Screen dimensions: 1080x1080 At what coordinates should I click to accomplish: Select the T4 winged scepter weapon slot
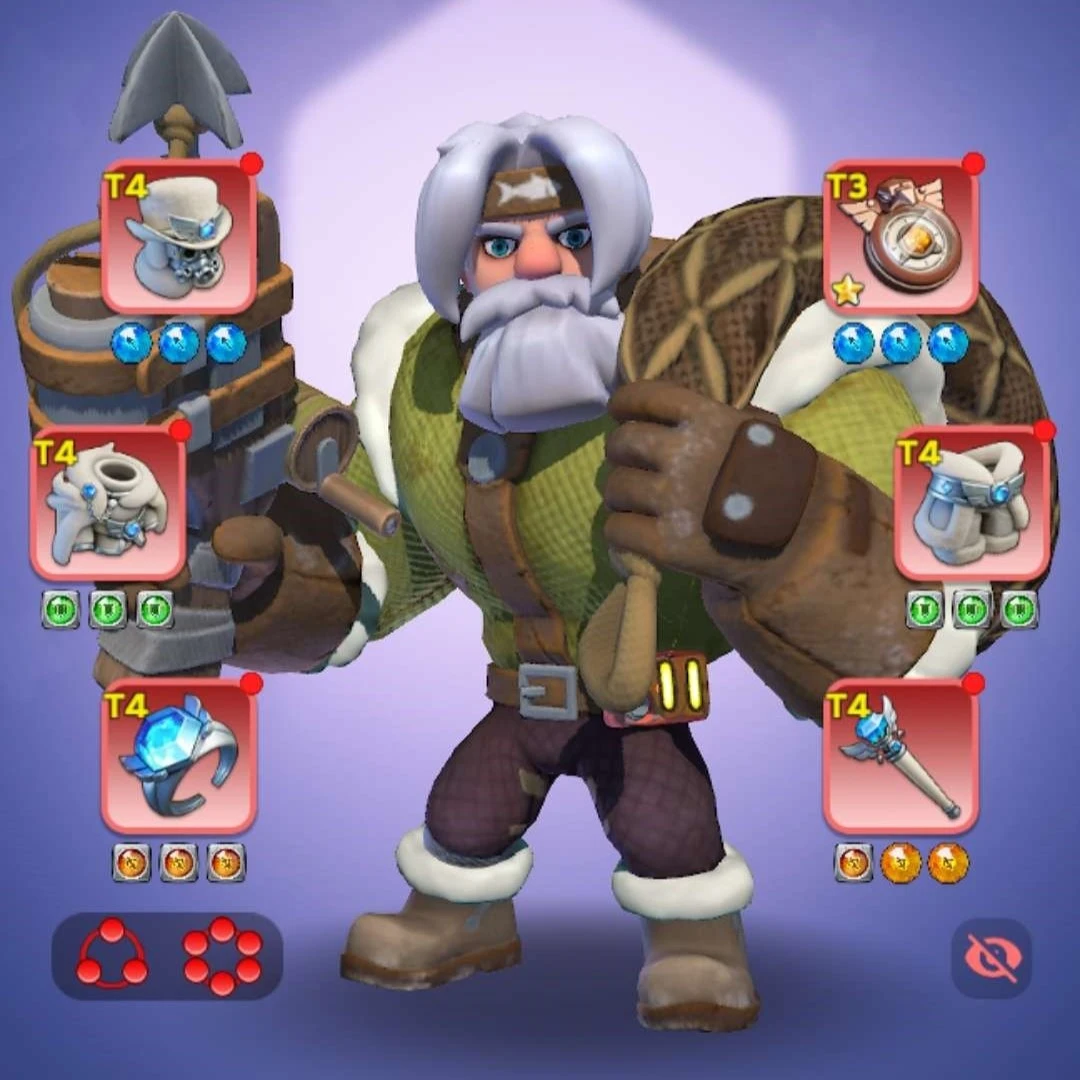click(900, 757)
